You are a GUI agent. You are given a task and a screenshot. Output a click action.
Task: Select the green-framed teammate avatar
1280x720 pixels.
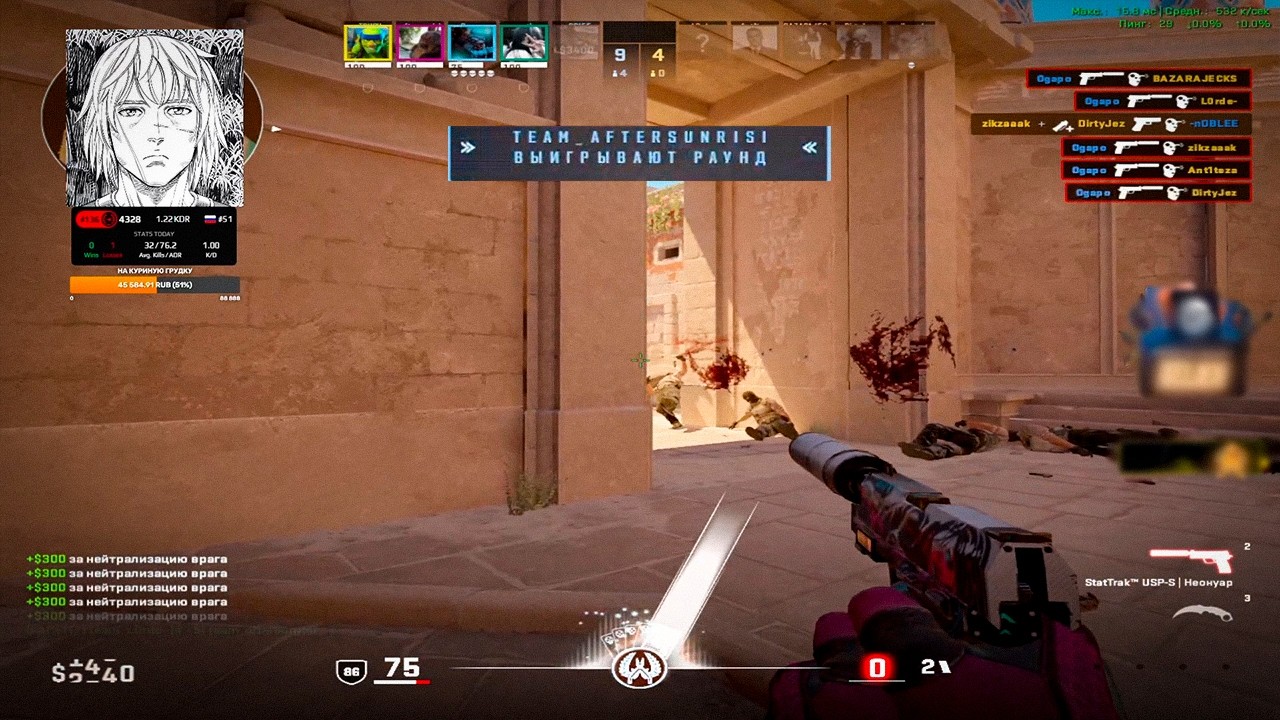524,43
